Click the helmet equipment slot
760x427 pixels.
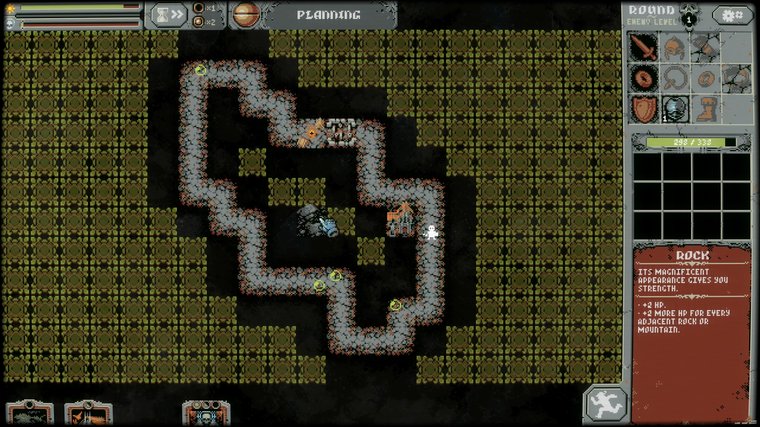675,47
